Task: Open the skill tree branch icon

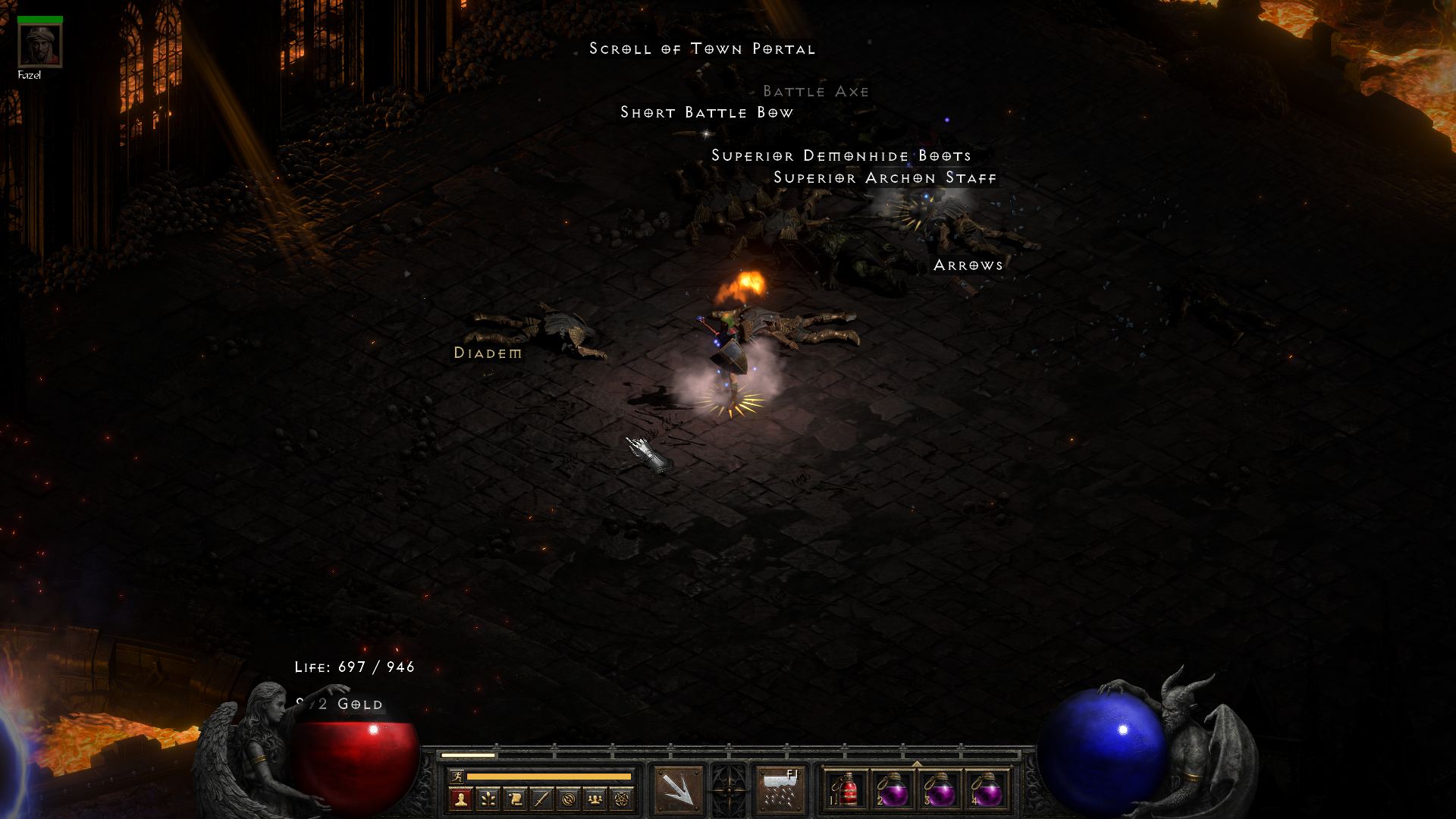Action: pyautogui.click(x=488, y=799)
